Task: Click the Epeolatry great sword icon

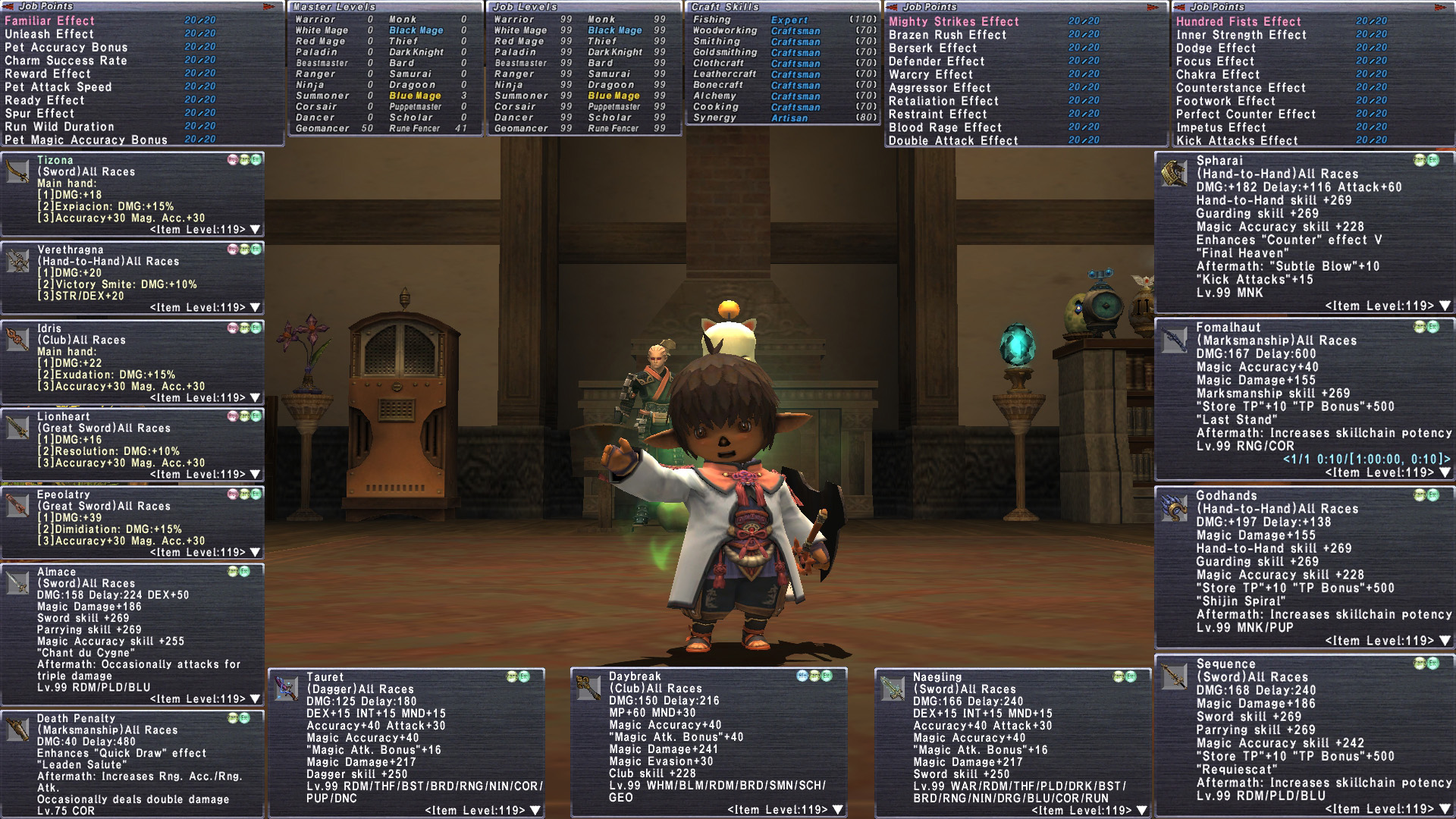Action: [x=18, y=506]
